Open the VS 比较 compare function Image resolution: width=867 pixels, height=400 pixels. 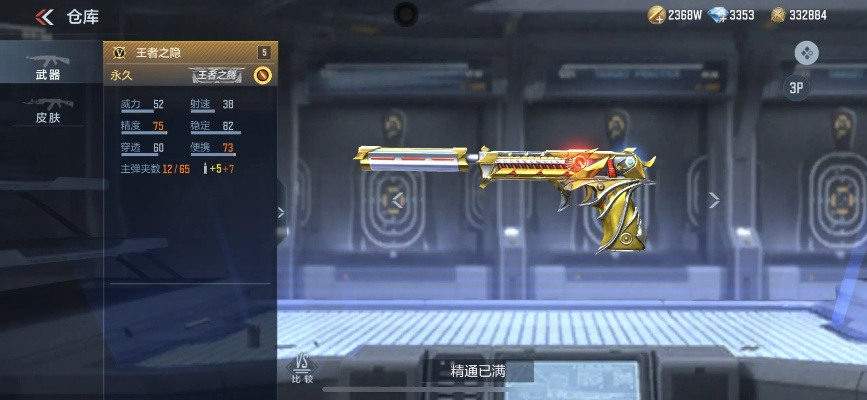pos(301,367)
